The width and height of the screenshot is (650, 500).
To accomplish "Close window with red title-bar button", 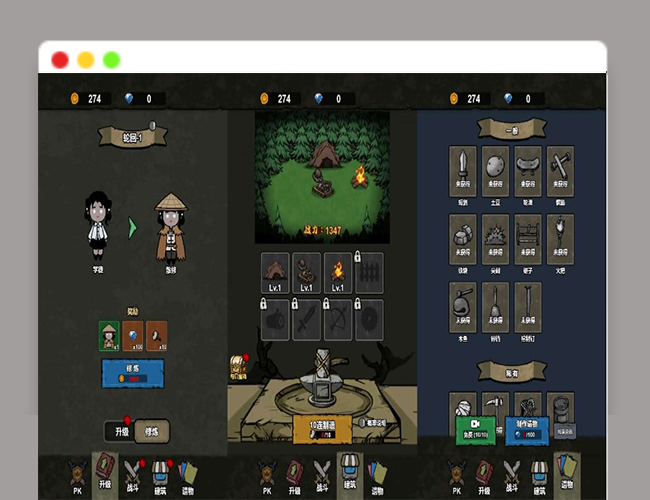I will point(60,59).
